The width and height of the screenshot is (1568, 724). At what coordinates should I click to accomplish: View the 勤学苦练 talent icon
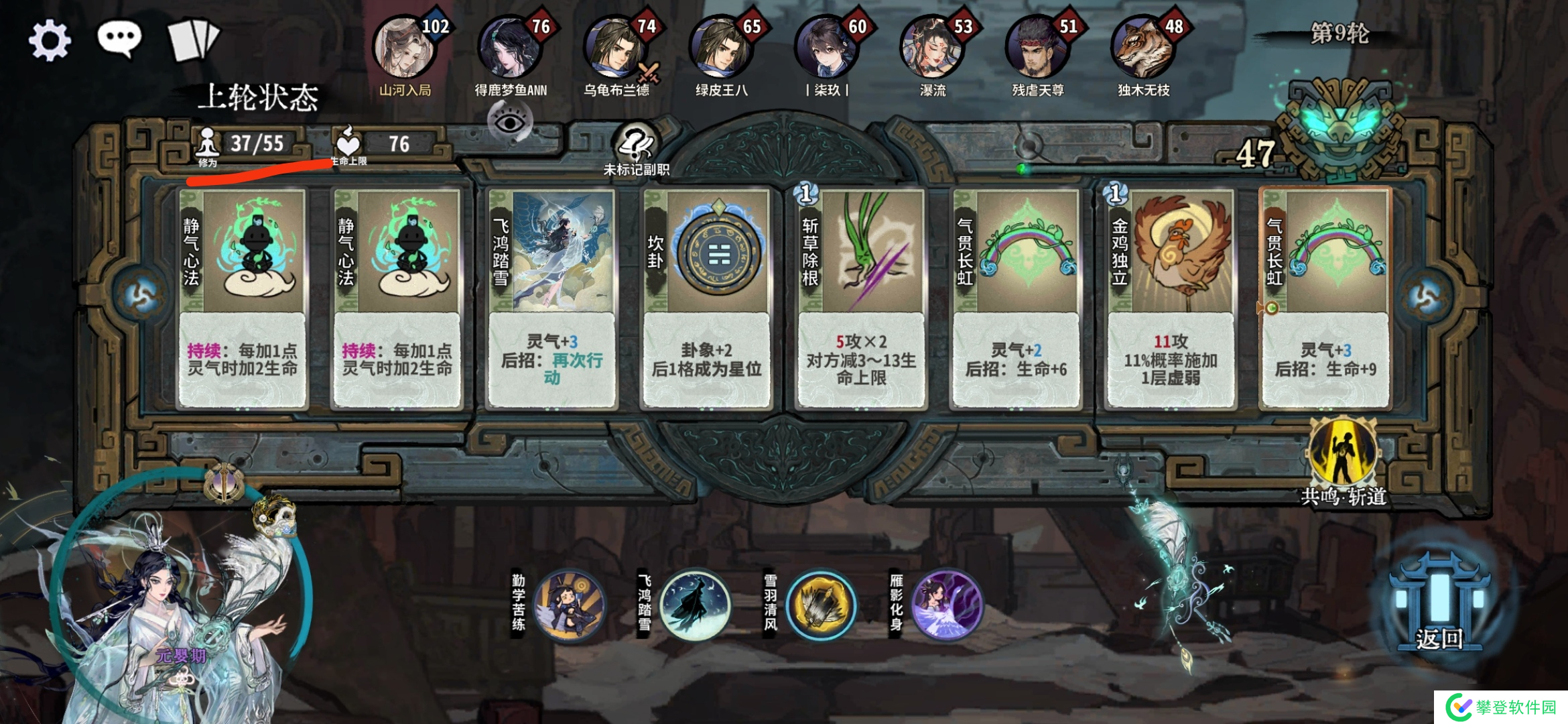pyautogui.click(x=569, y=605)
